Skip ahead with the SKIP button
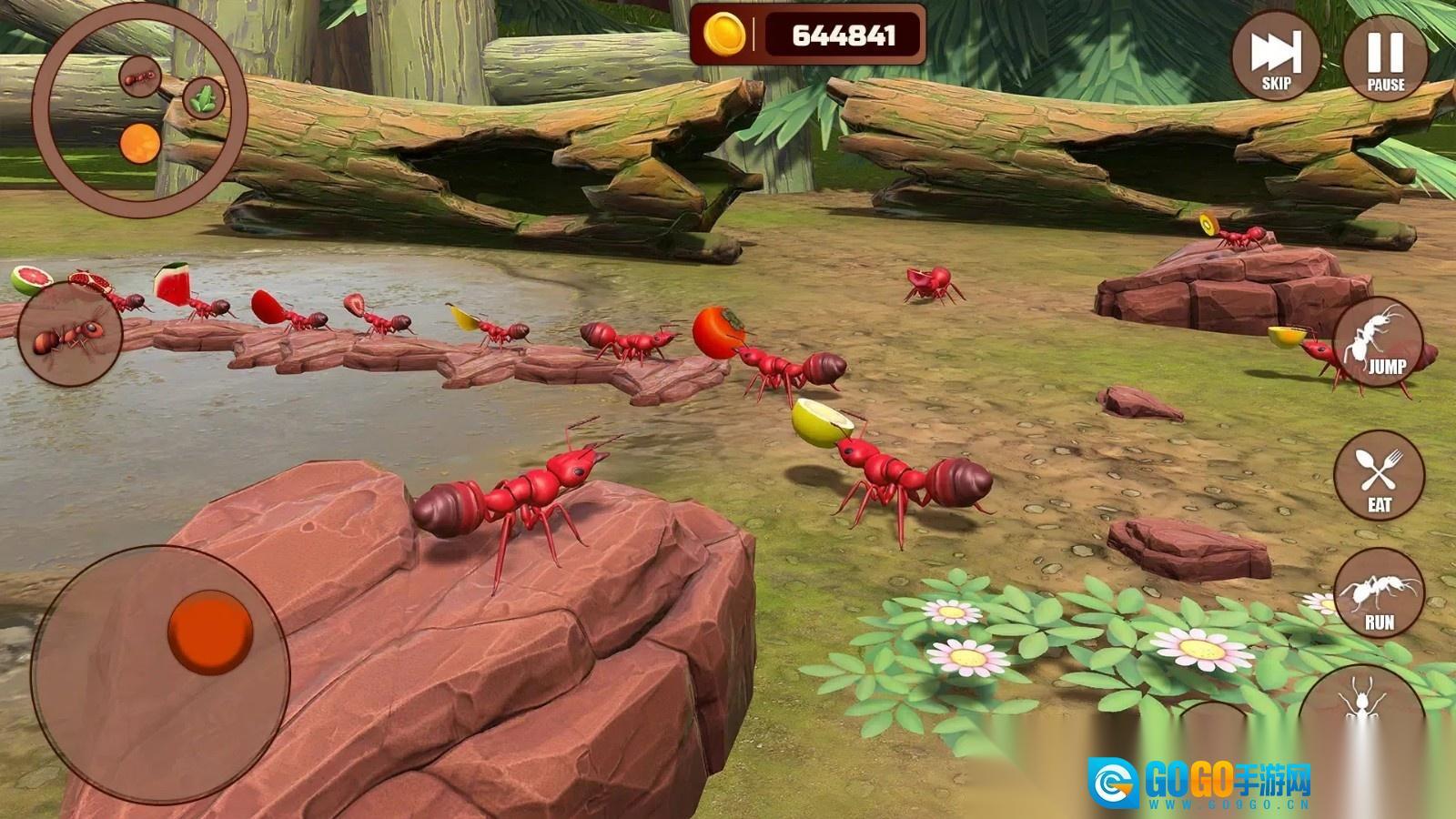Image resolution: width=1456 pixels, height=819 pixels. (1276, 57)
